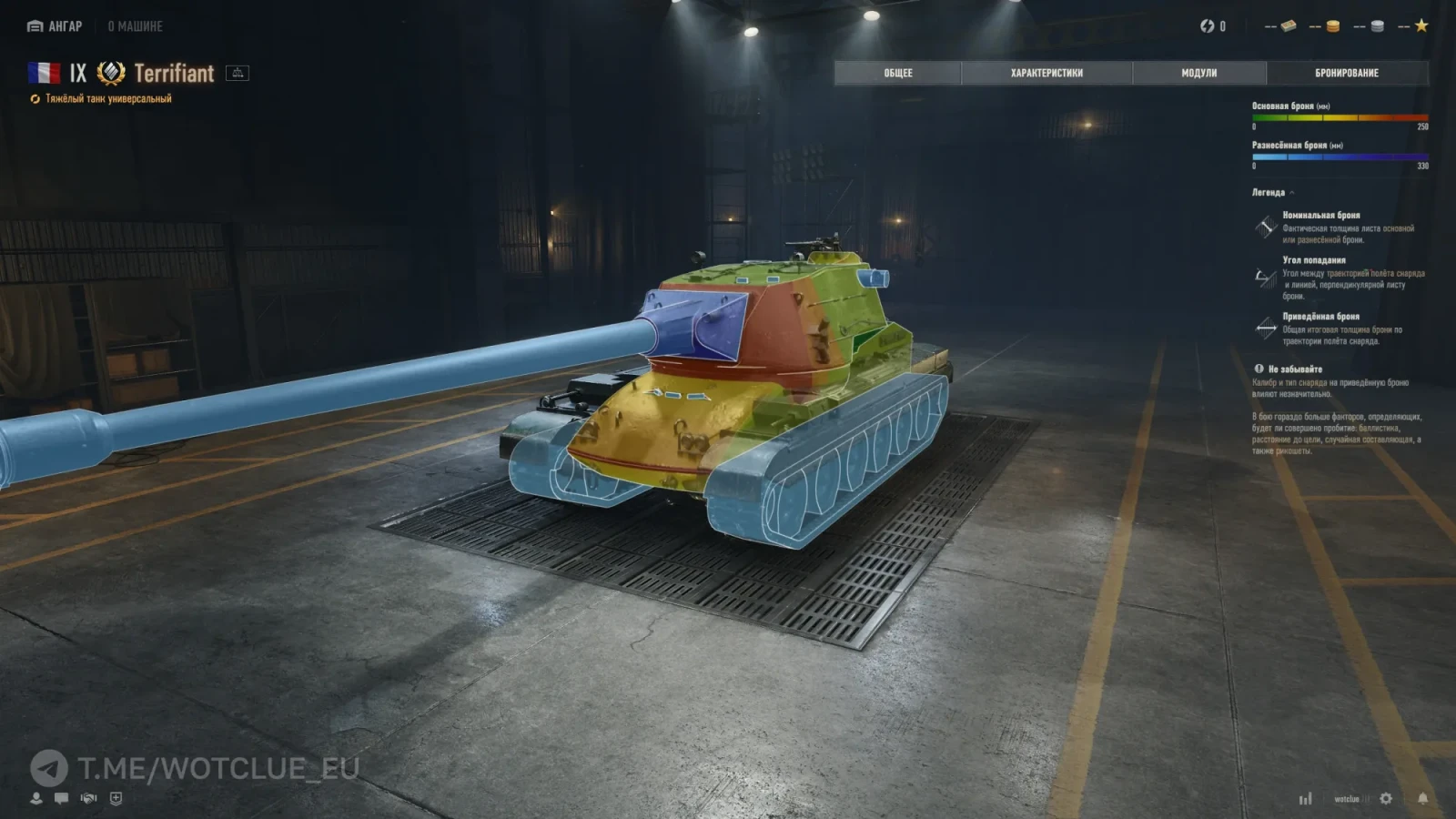1456x819 pixels.
Task: Click the yellow star free experience icon
Action: click(x=1421, y=25)
